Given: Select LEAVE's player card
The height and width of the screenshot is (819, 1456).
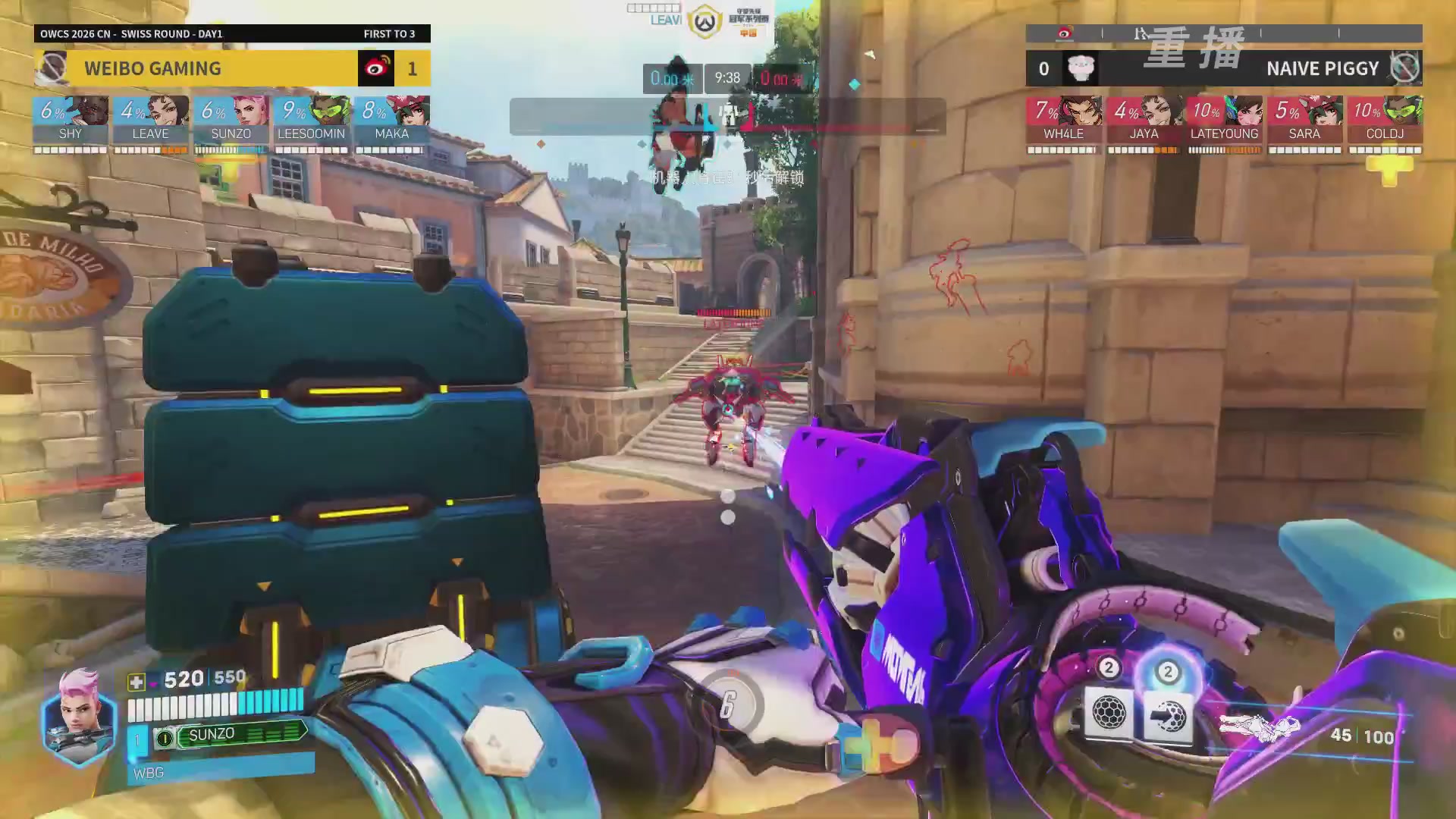Looking at the screenshot, I should (x=151, y=121).
